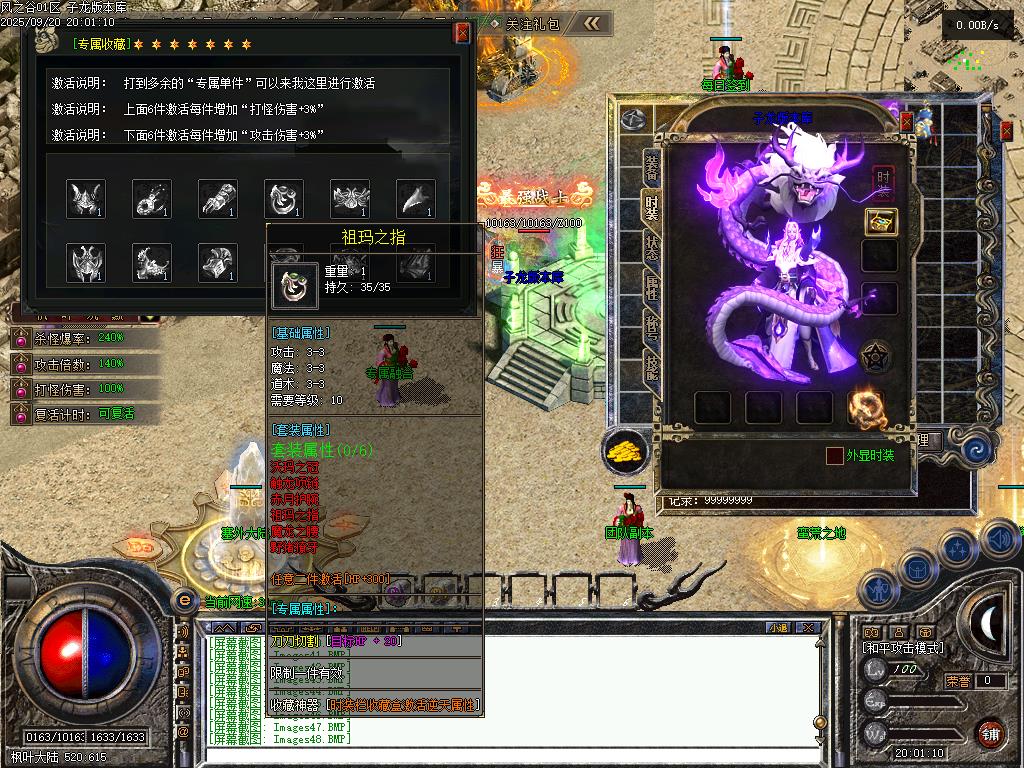Click the flaming dragon ring slot
Image resolution: width=1024 pixels, height=768 pixels.
(866, 407)
